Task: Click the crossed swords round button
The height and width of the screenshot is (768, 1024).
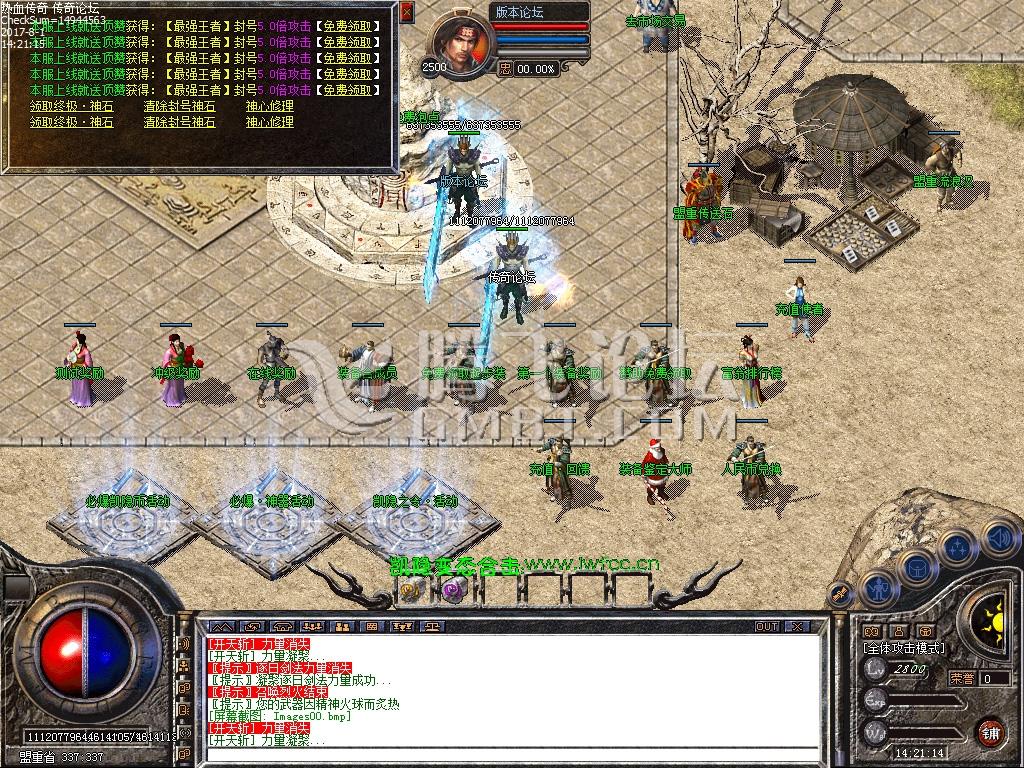Action: click(x=842, y=596)
